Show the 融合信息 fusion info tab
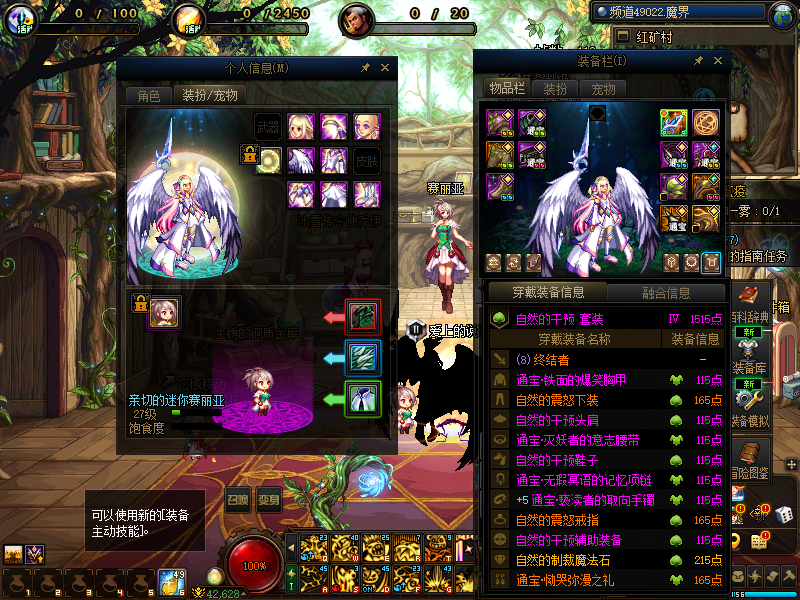 tap(665, 293)
